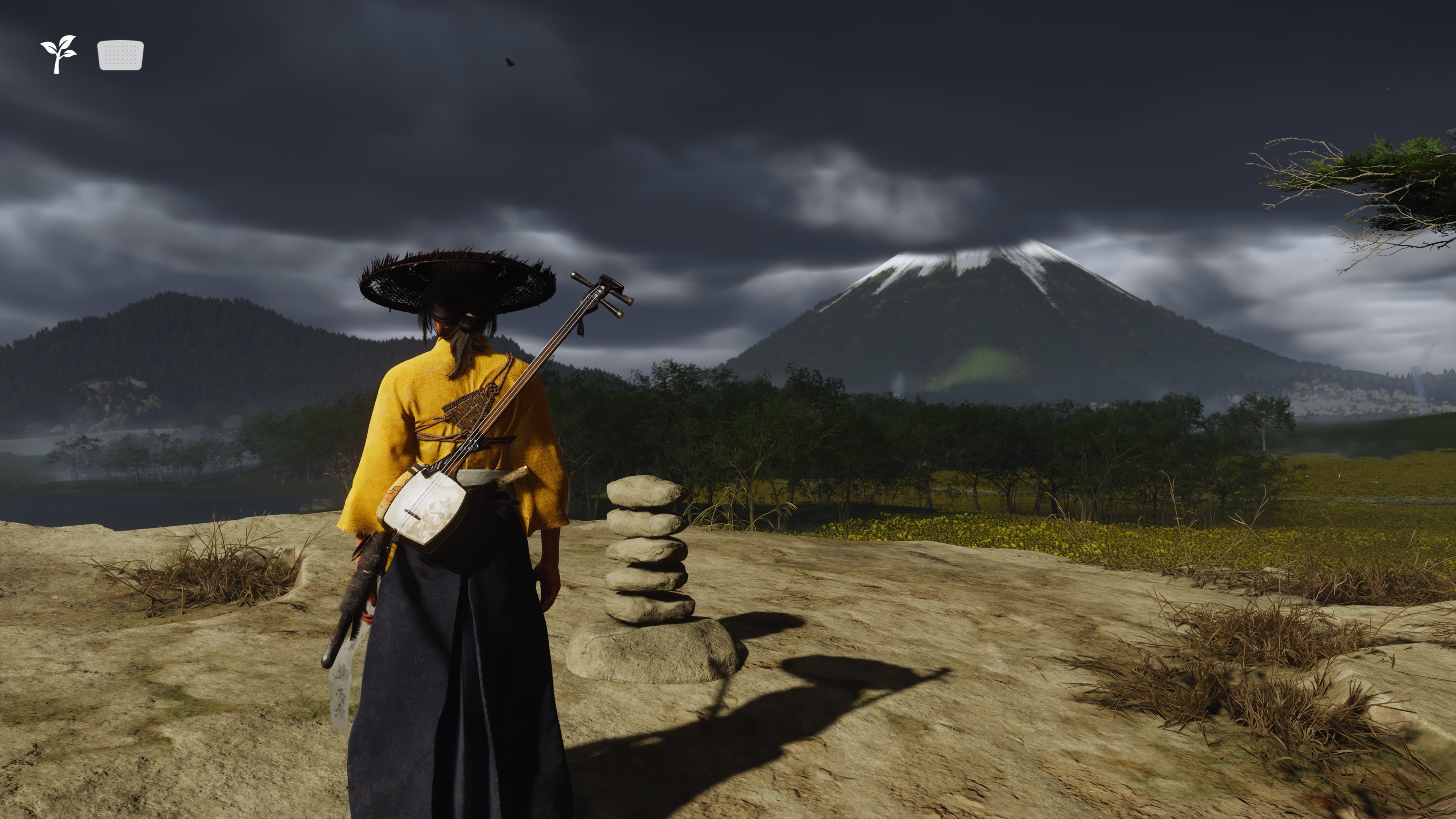This screenshot has height=819, width=1456.
Task: Click the white sprout plant icon
Action: (58, 54)
